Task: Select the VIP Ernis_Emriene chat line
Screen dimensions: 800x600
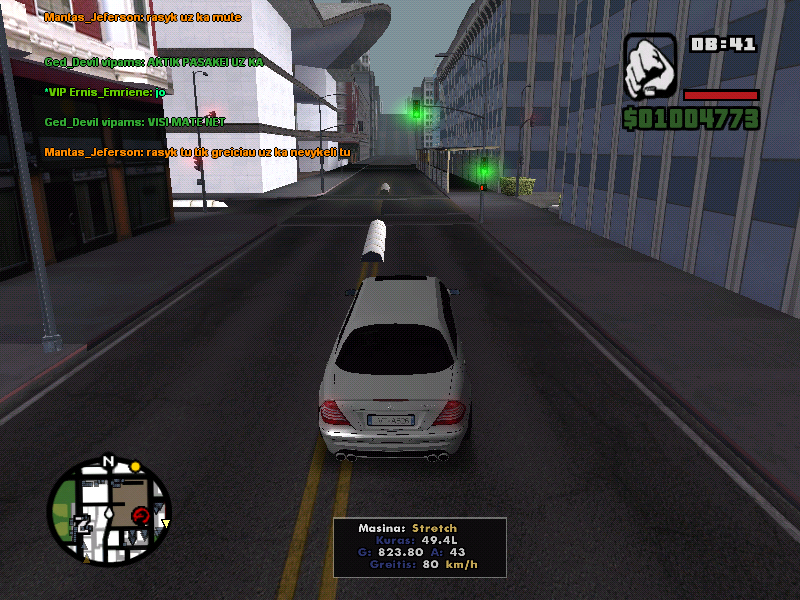Action: pos(104,92)
